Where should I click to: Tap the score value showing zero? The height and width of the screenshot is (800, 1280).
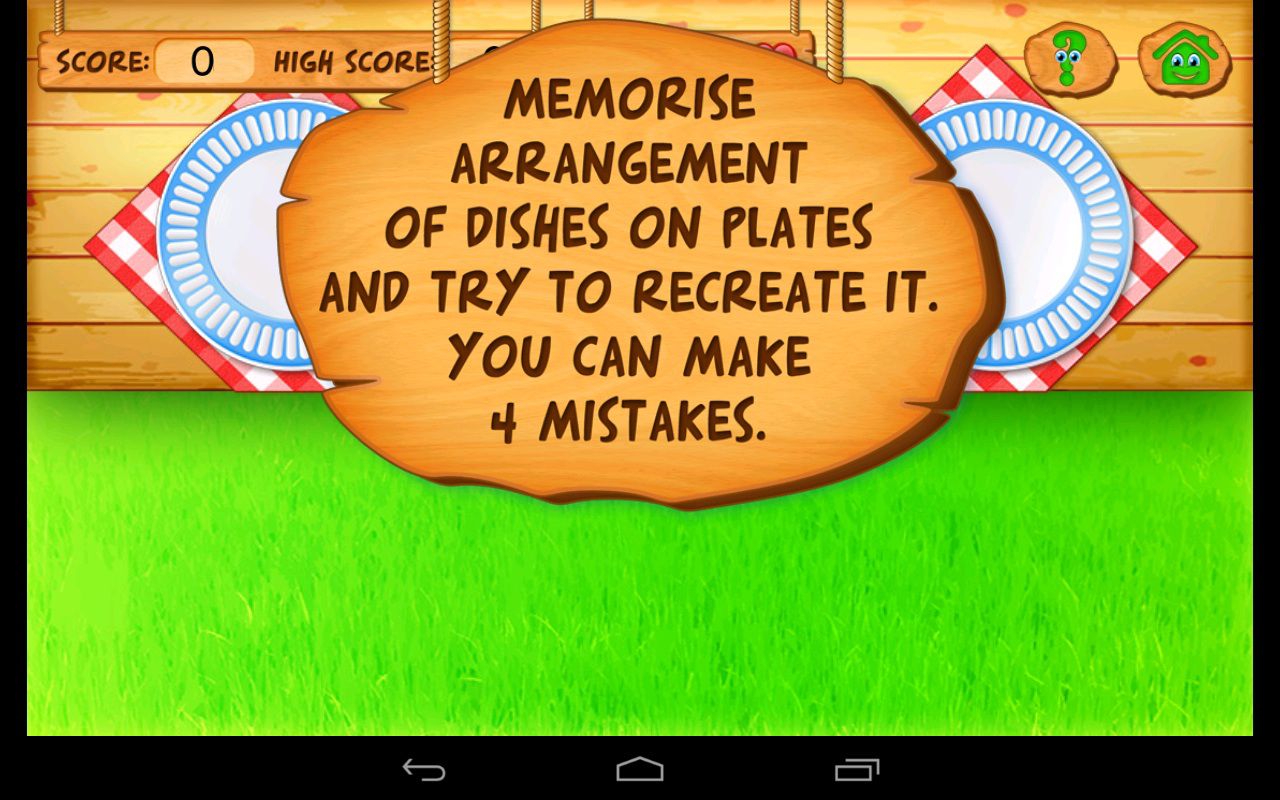pos(203,62)
